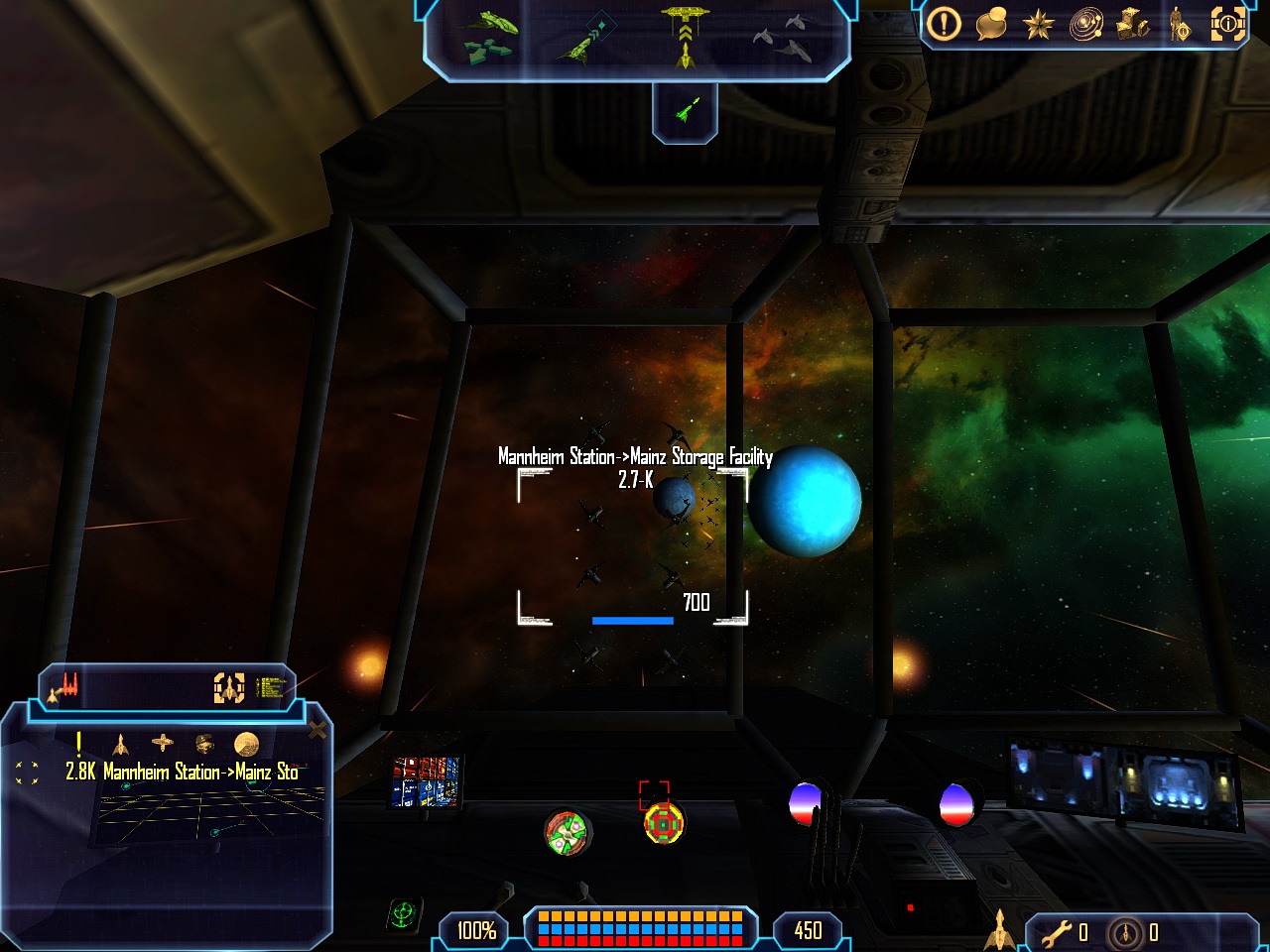Toggle the green cruise engine icon
1270x952 pixels.
coord(685,109)
